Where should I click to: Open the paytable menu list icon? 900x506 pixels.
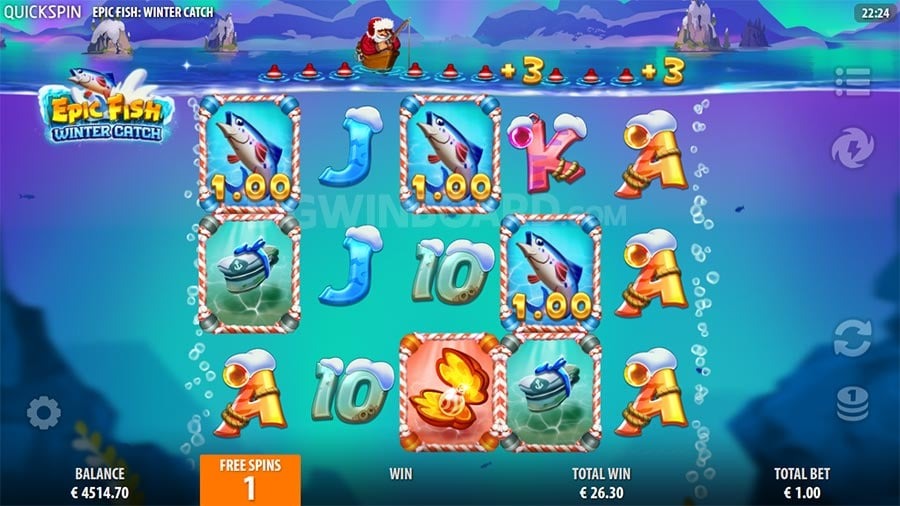[852, 82]
